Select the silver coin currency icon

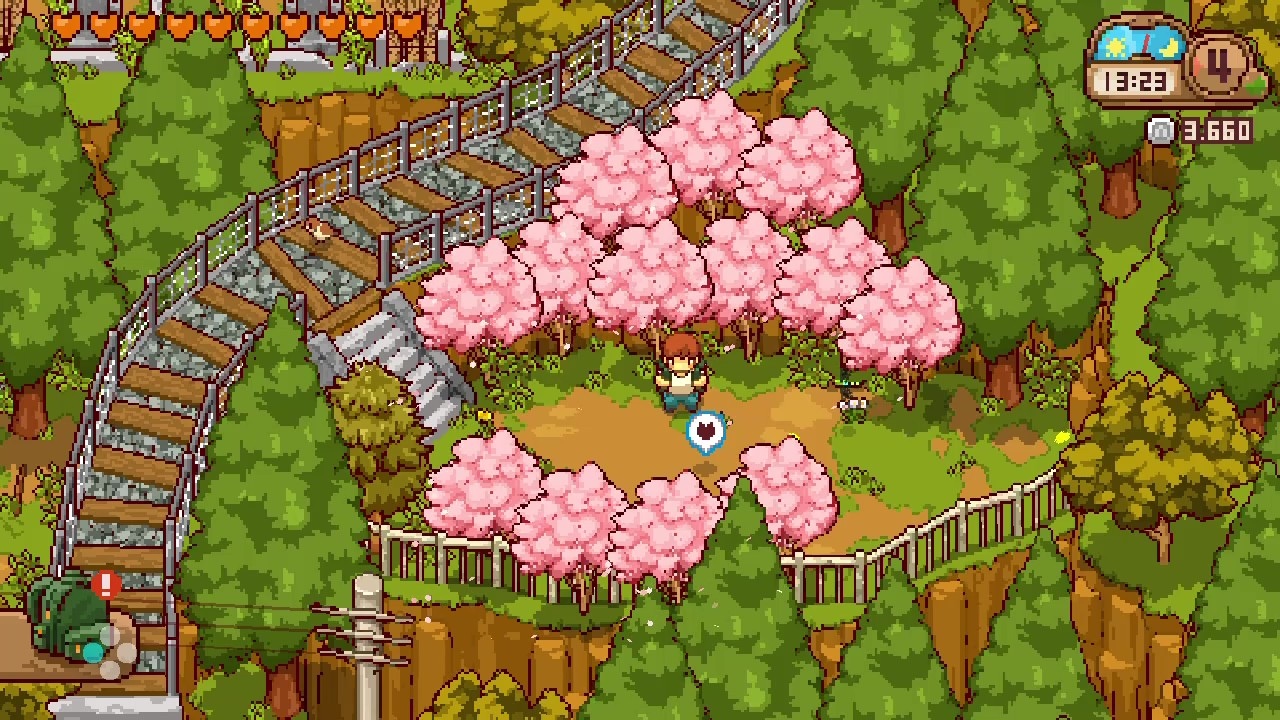(1160, 130)
